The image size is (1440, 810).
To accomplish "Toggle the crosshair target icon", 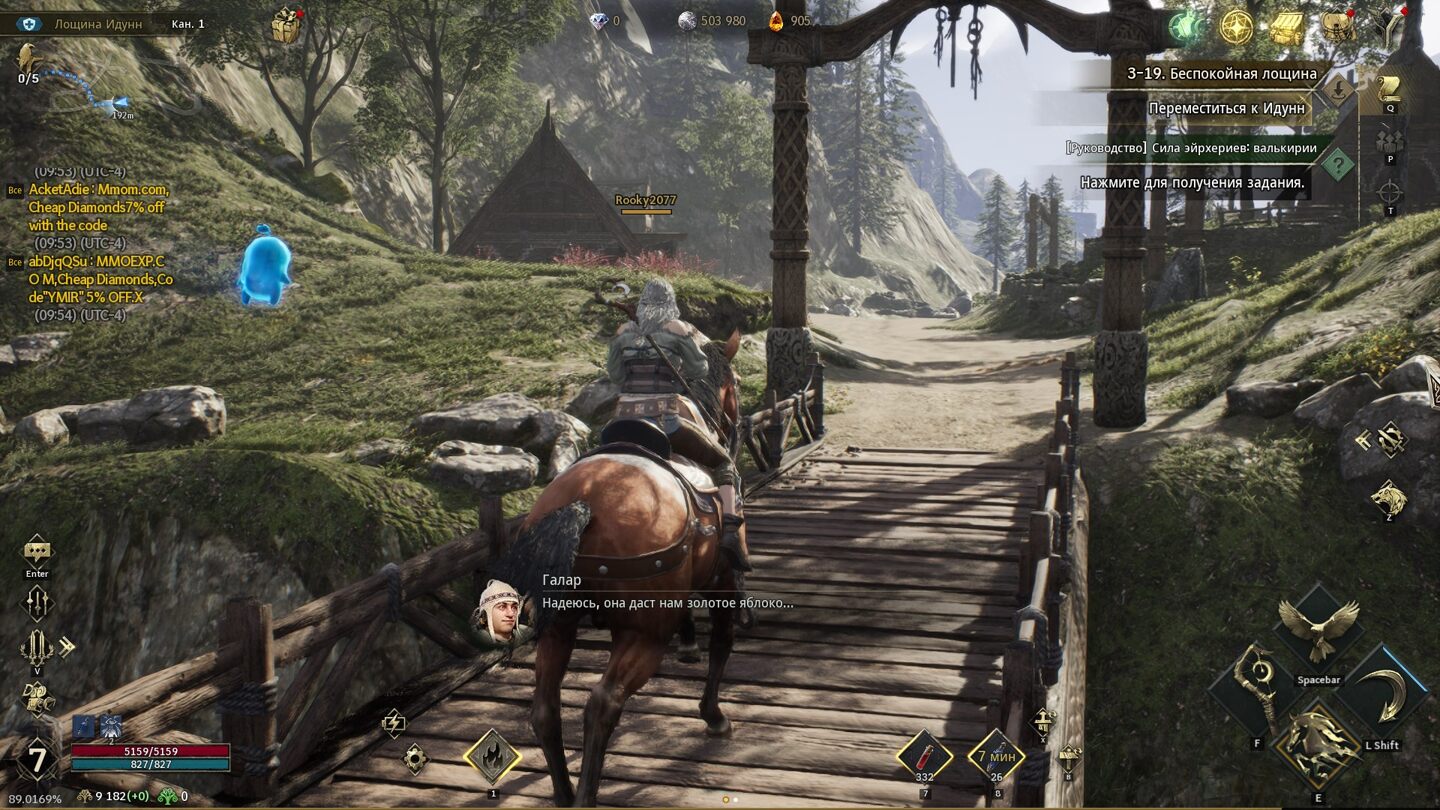I will click(1389, 191).
